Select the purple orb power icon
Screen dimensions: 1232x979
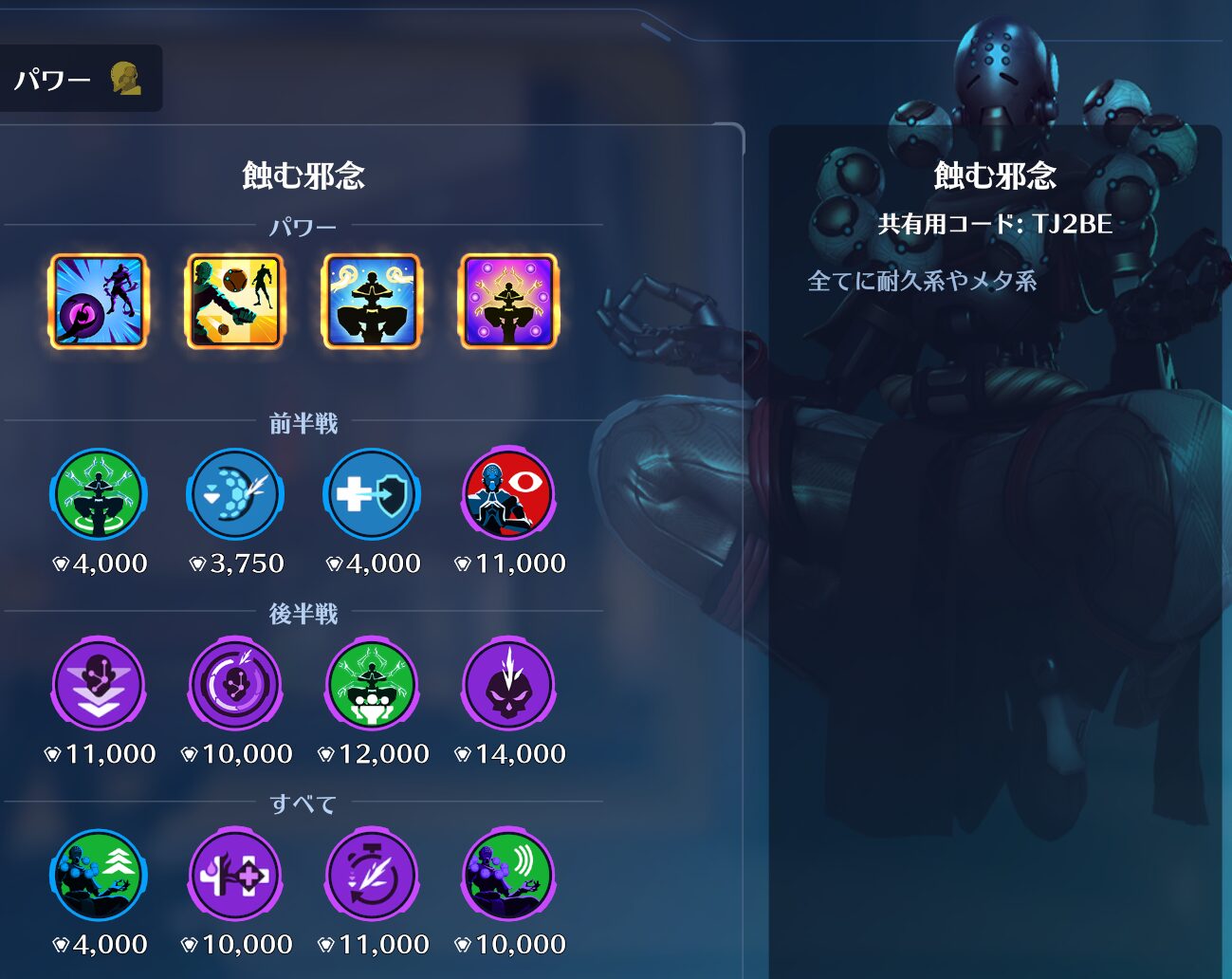[98, 302]
